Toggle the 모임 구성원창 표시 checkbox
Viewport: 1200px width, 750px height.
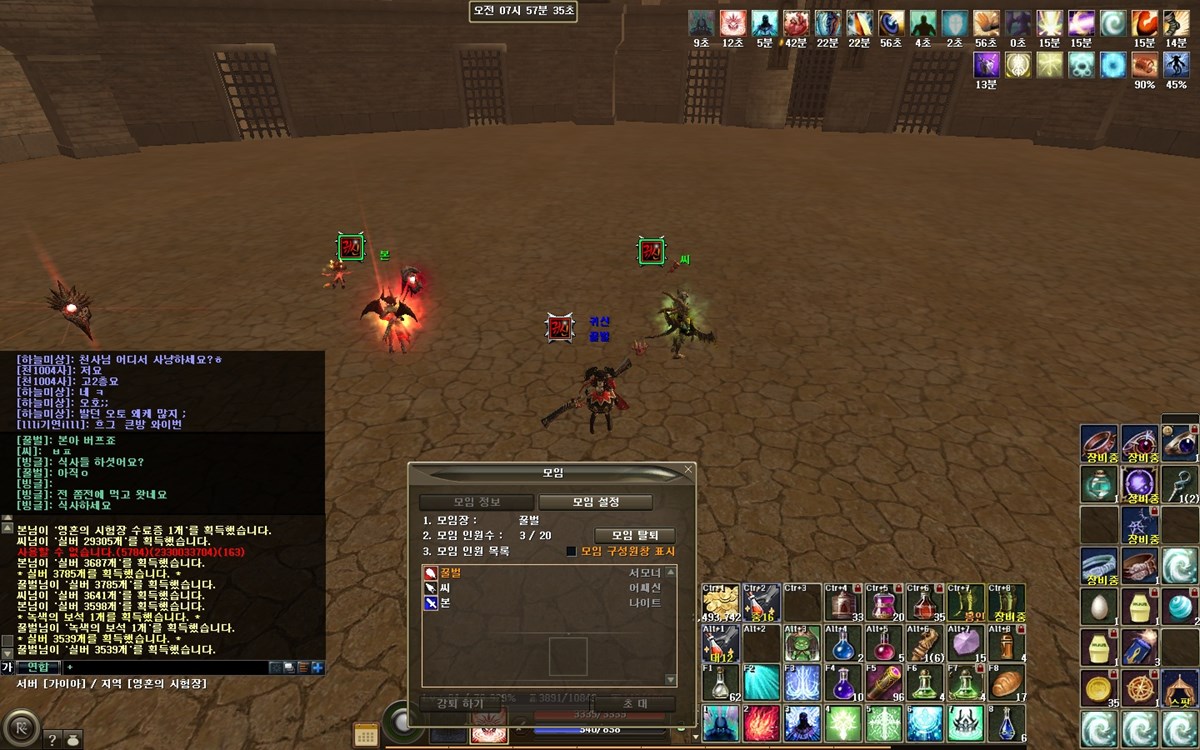[572, 551]
